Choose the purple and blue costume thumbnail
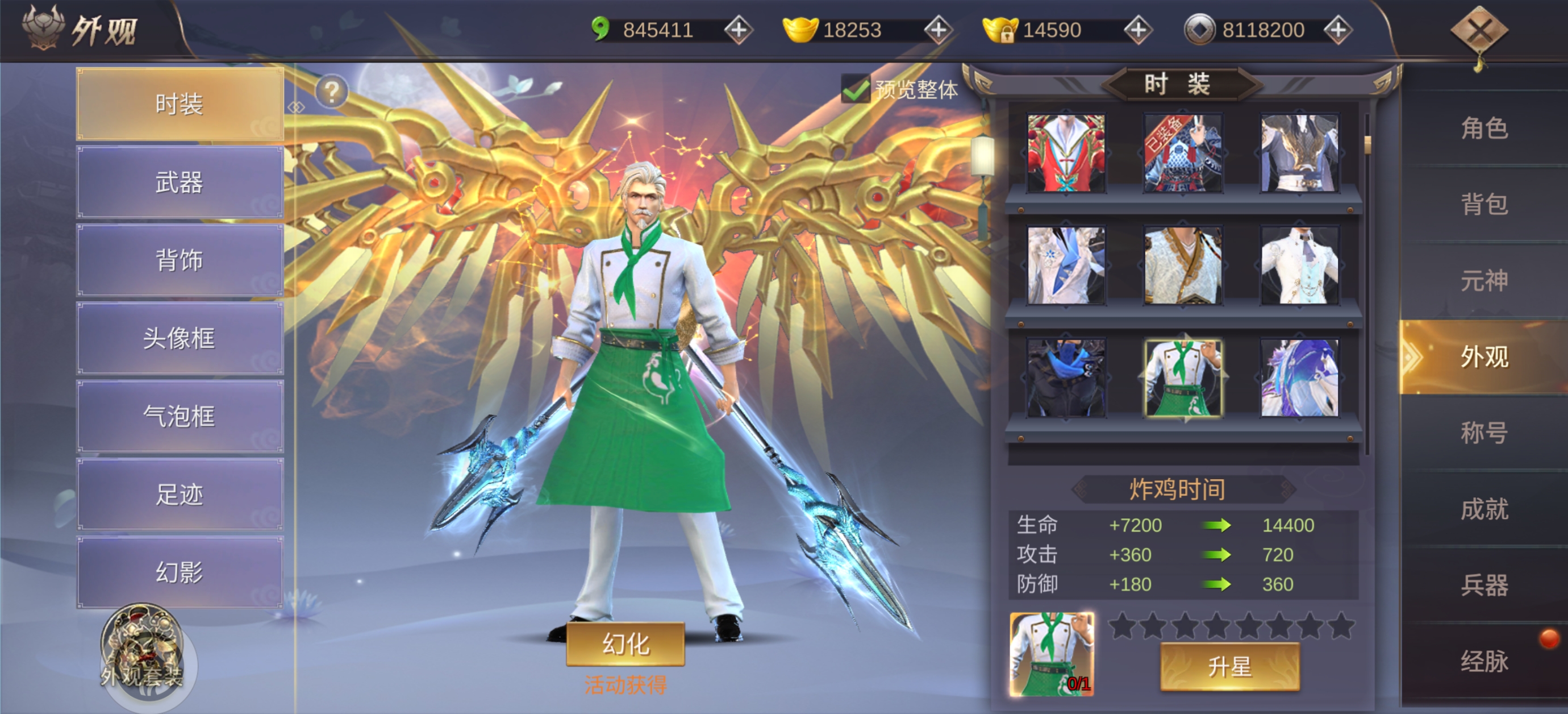 (1299, 379)
